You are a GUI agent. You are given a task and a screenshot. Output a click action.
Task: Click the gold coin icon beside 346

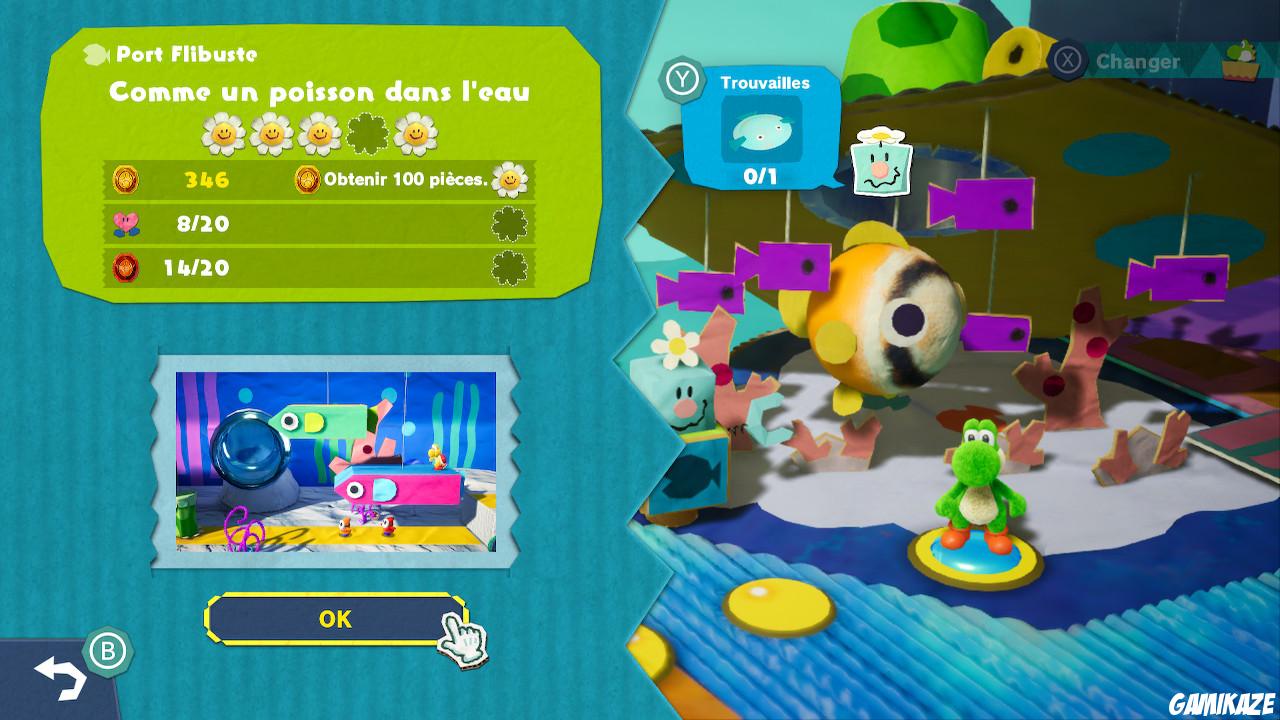(x=127, y=178)
